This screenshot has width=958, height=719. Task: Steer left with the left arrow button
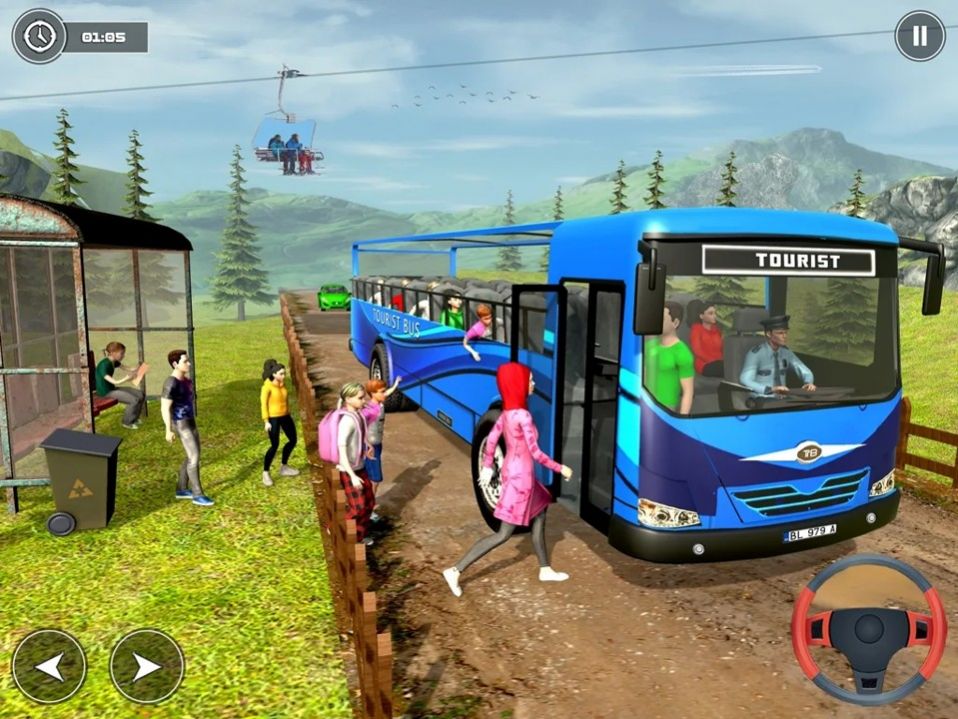coord(49,666)
